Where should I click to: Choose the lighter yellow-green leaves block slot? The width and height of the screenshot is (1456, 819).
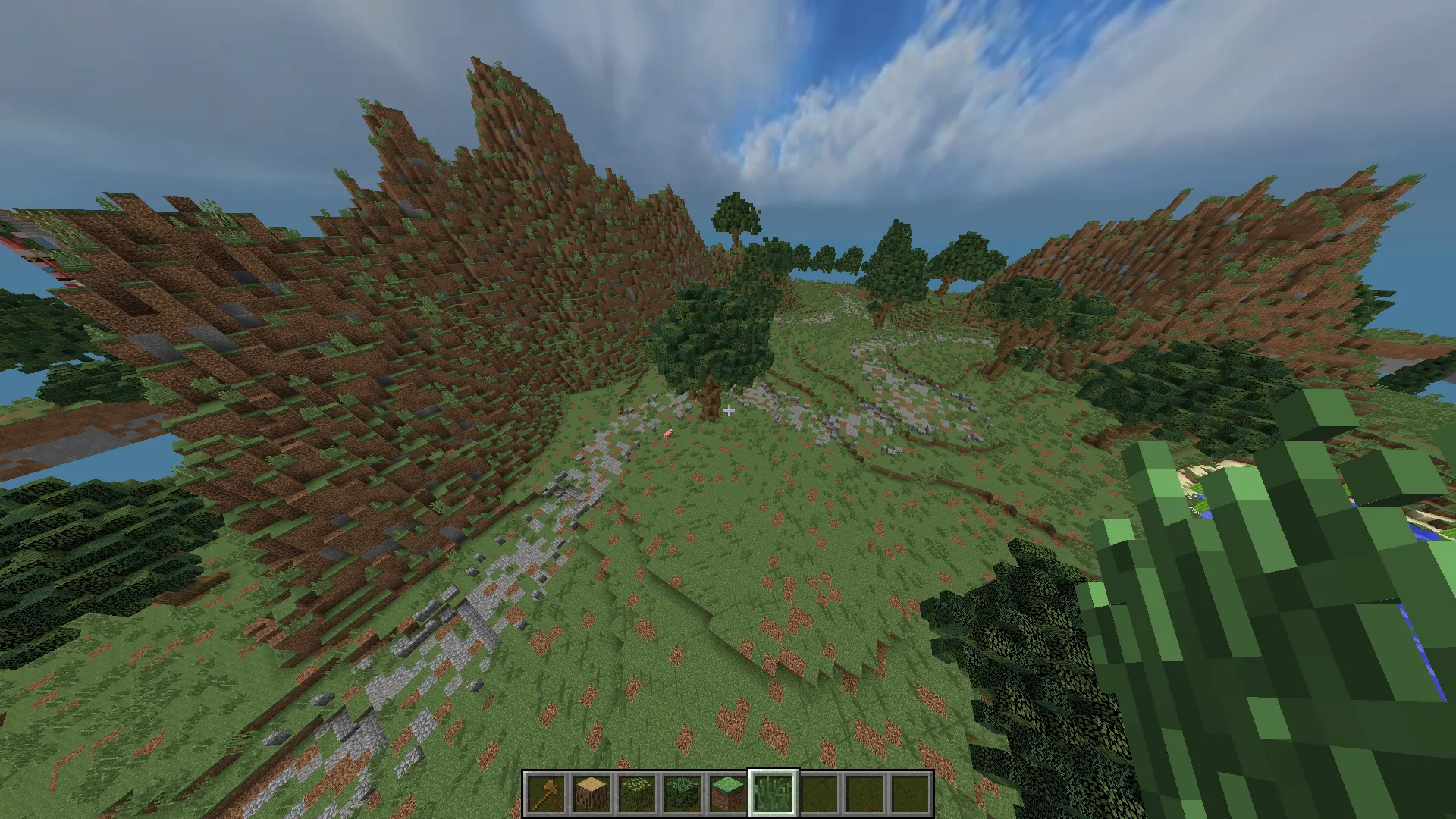click(x=637, y=793)
